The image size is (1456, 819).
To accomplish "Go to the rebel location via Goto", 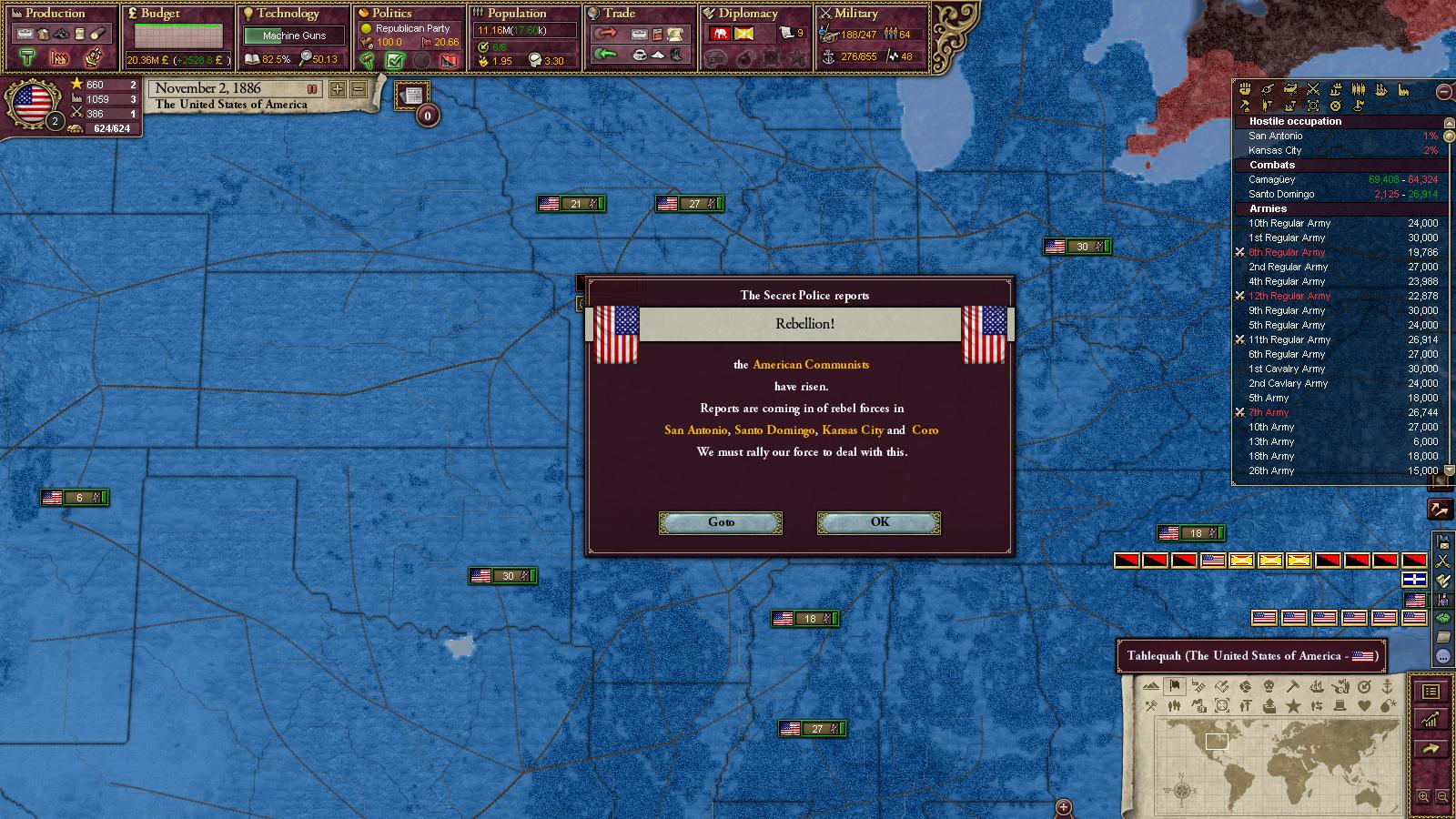I will tap(720, 522).
